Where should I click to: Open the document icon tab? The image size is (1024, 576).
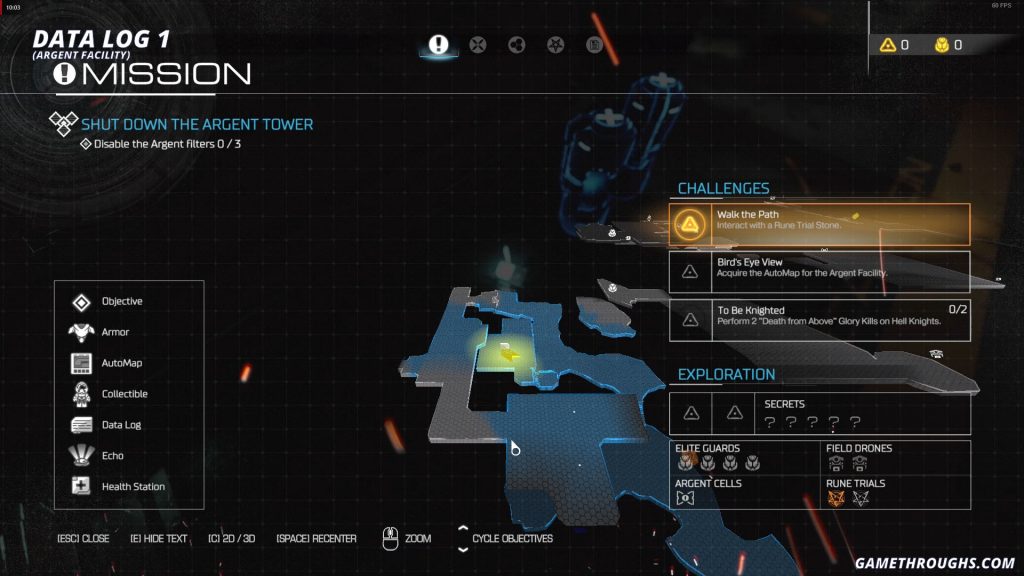(594, 44)
